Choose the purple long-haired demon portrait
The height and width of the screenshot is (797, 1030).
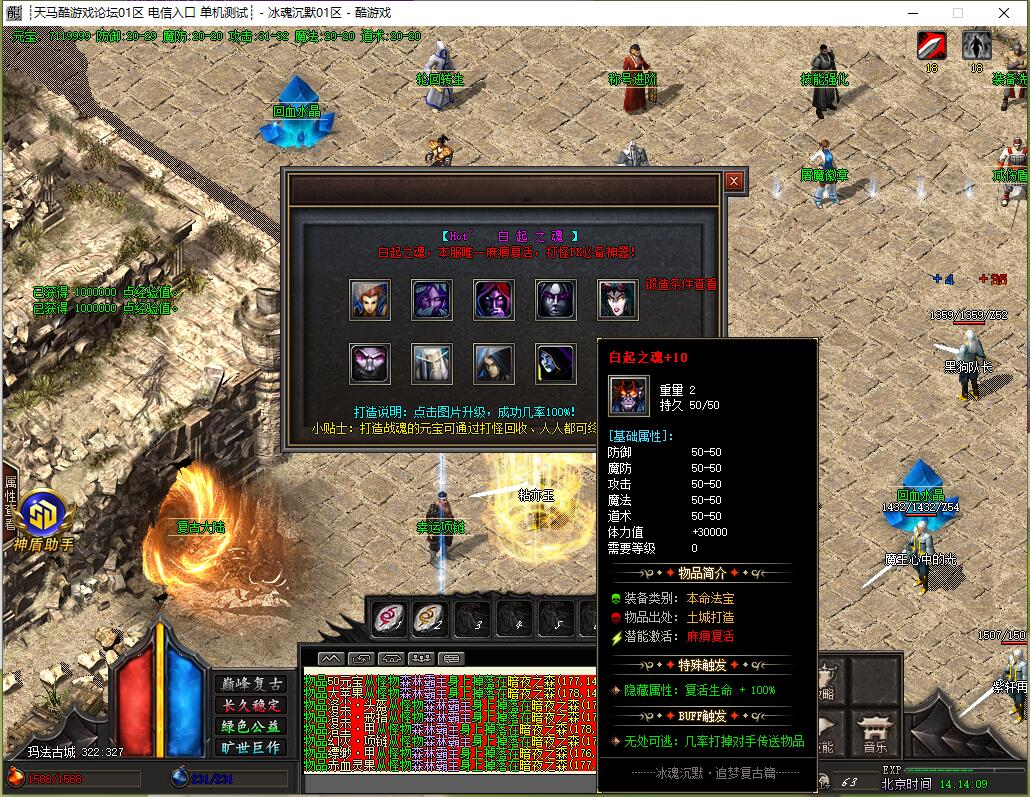432,299
